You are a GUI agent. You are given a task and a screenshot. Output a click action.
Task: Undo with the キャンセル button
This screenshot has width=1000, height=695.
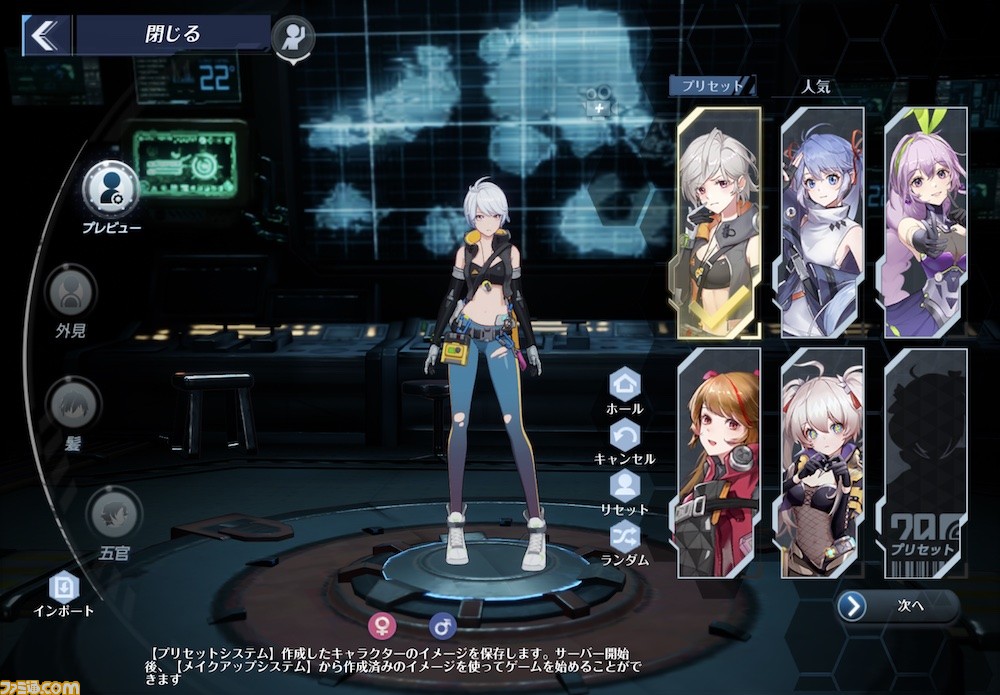(x=625, y=434)
